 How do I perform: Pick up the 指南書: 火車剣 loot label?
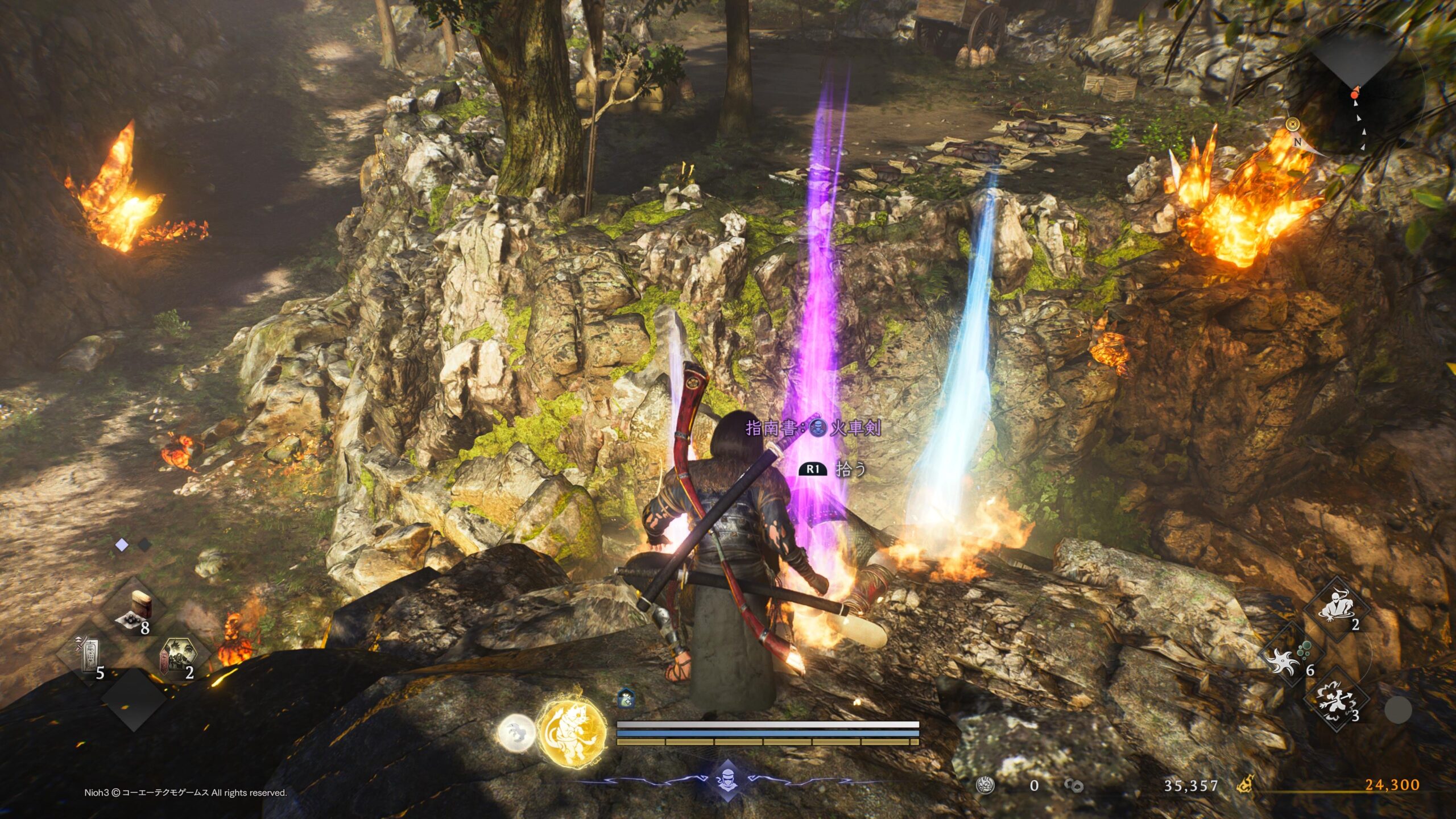point(813,428)
